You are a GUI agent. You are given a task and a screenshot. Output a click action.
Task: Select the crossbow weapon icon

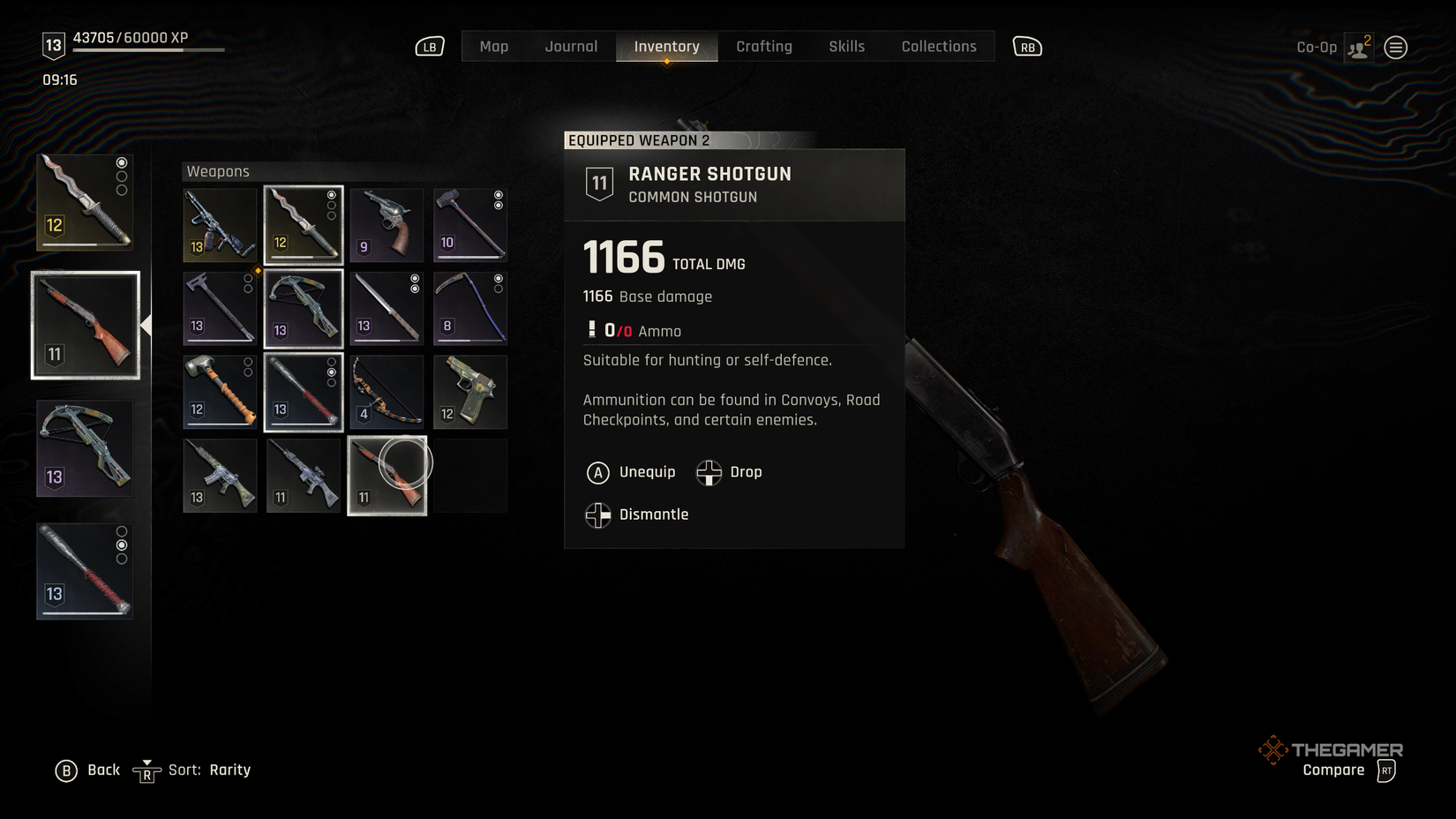(303, 308)
